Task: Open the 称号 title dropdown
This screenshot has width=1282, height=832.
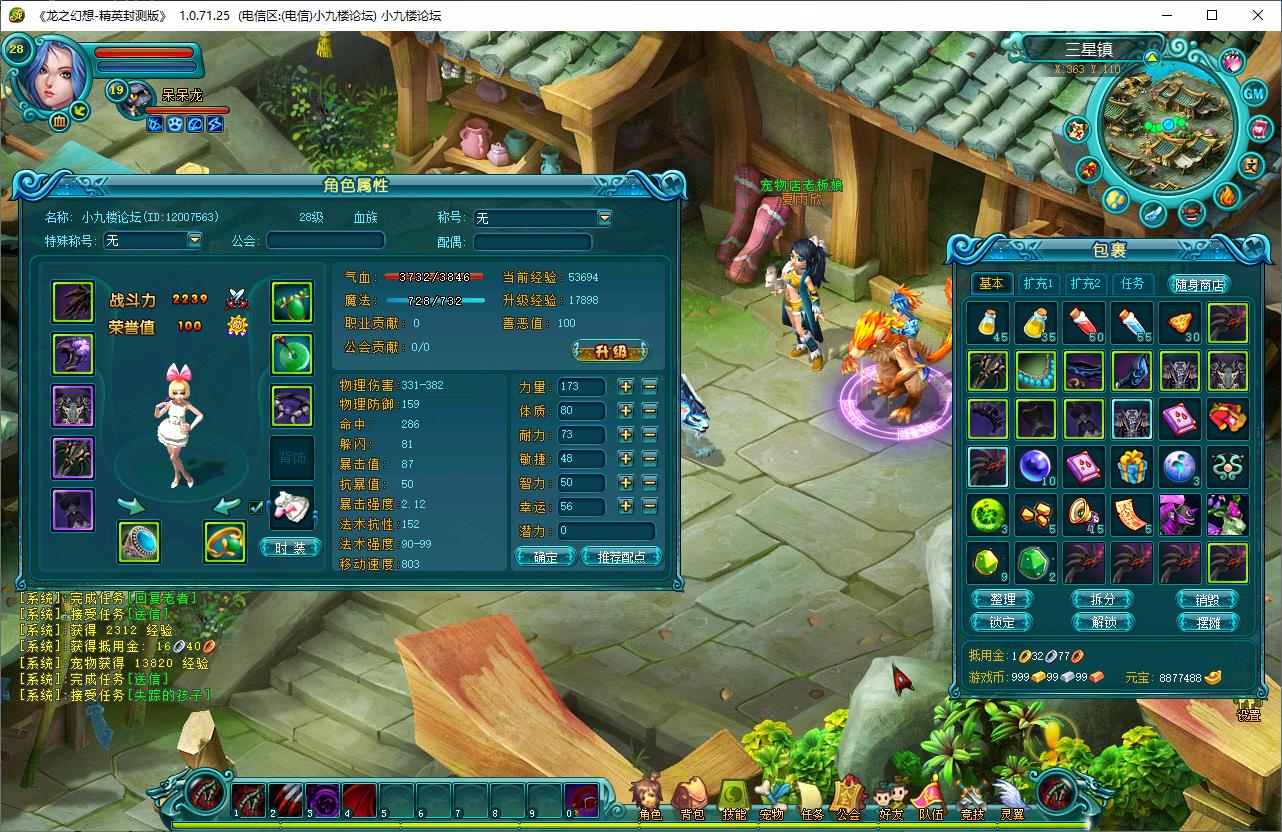Action: [x=604, y=217]
